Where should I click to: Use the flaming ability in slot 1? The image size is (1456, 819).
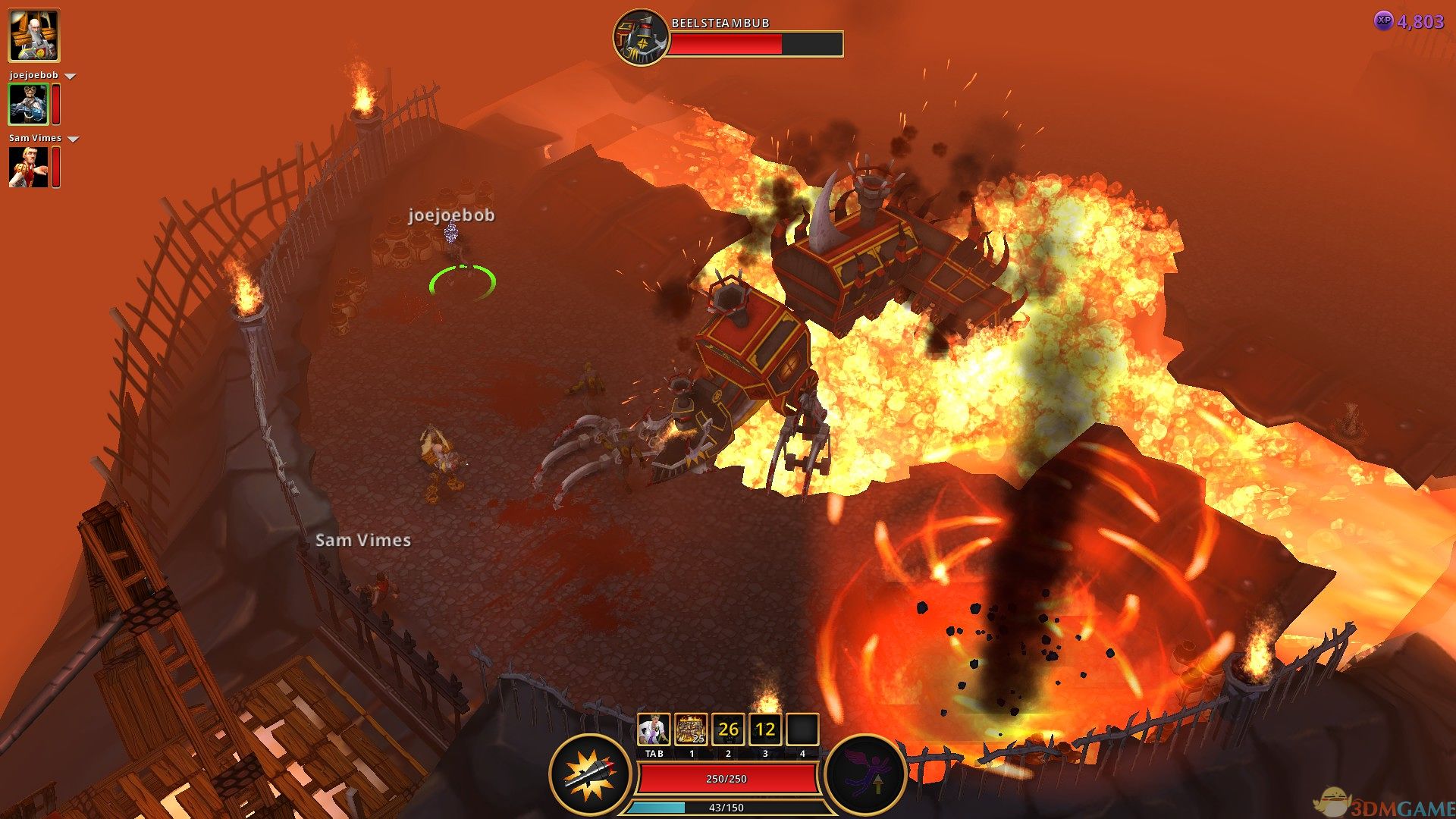(691, 730)
